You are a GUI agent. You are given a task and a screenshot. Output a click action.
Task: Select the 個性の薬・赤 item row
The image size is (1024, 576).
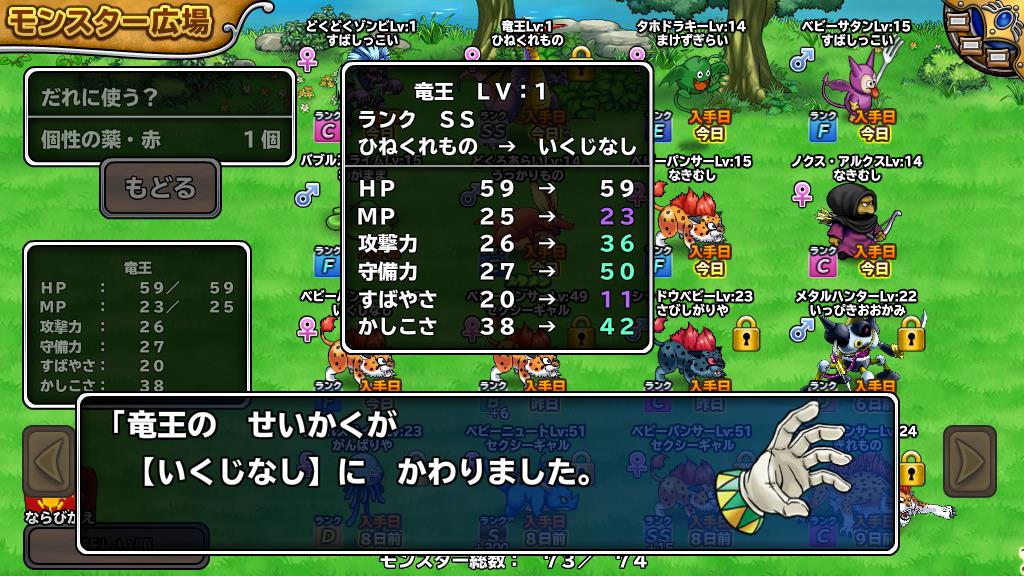(x=160, y=139)
